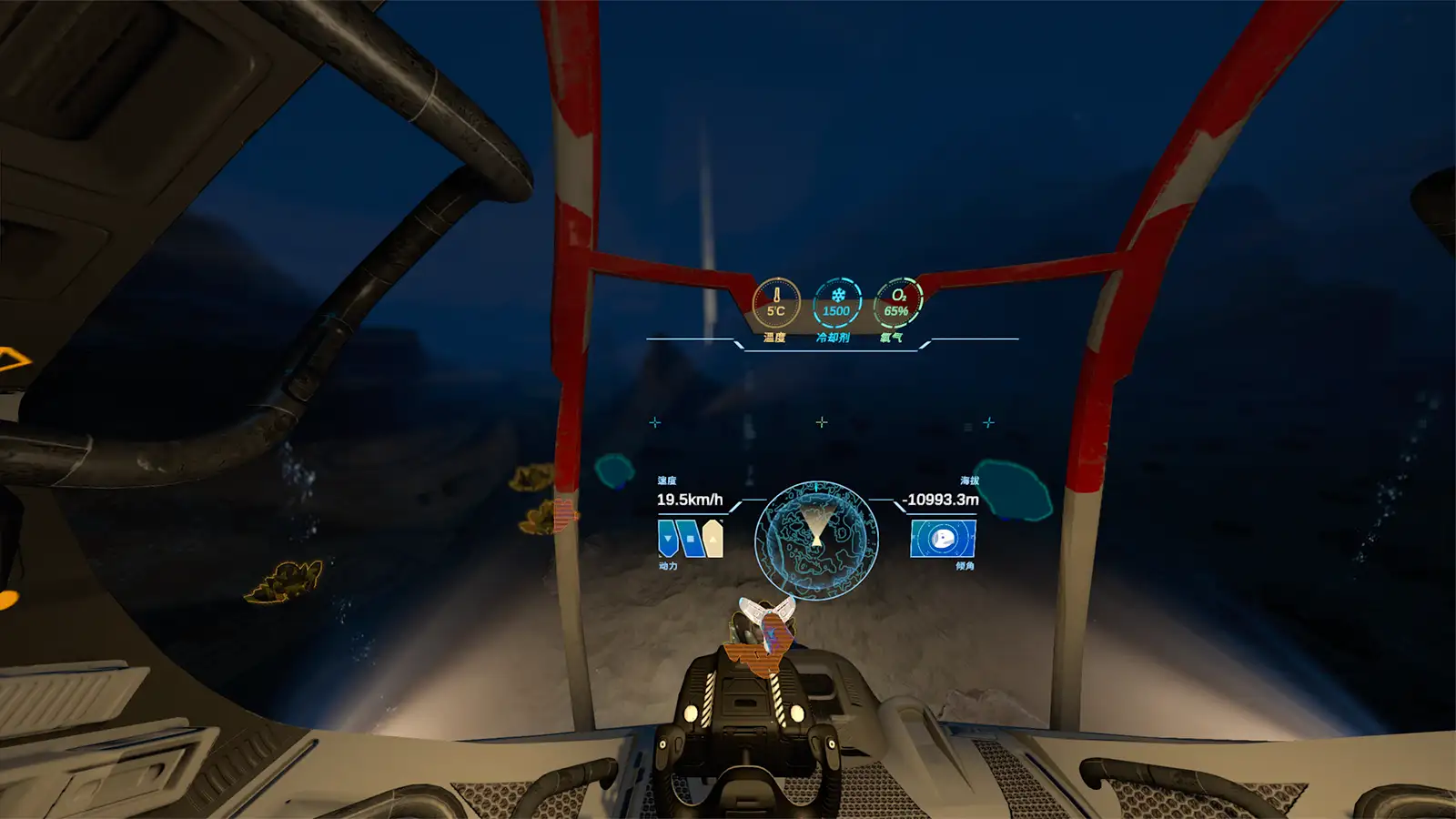Click the circular sonar radar map
1456x819 pixels.
tap(816, 541)
